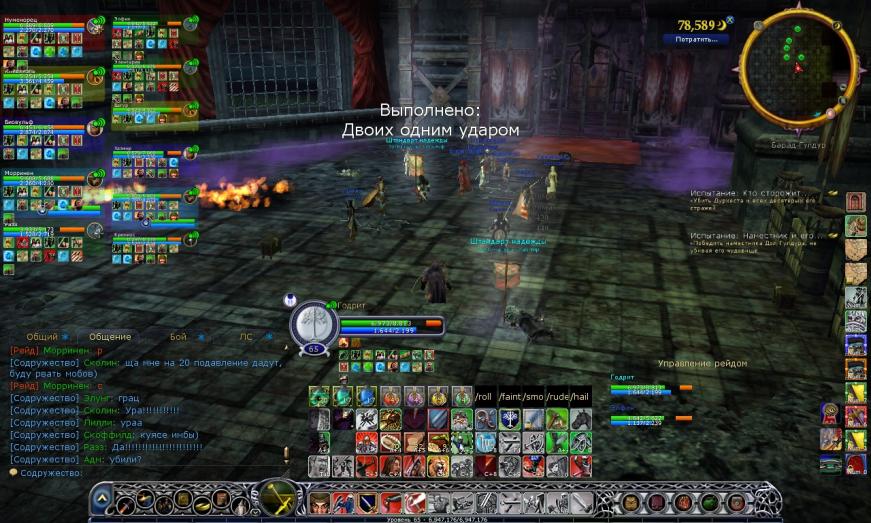This screenshot has height=523, width=871.
Task: Select the ЛС private messages tab
Action: coord(245,337)
